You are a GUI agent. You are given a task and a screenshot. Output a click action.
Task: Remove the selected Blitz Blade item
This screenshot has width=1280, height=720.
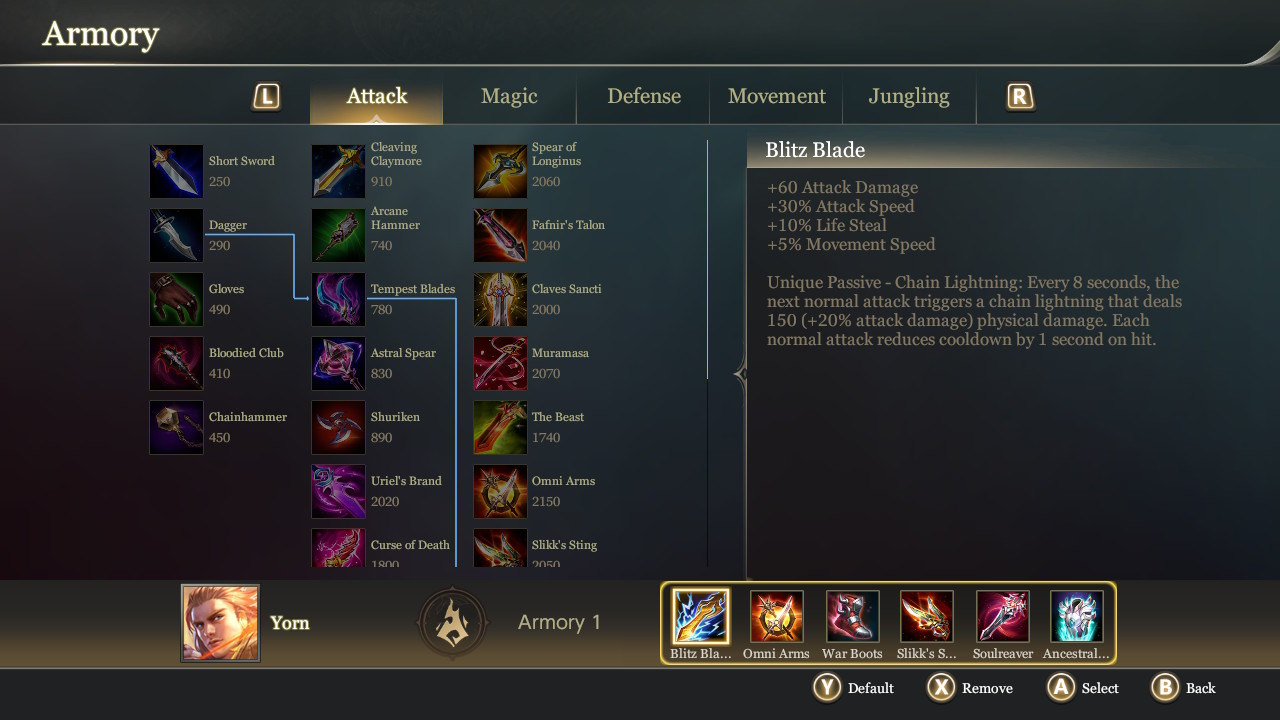pyautogui.click(x=970, y=688)
